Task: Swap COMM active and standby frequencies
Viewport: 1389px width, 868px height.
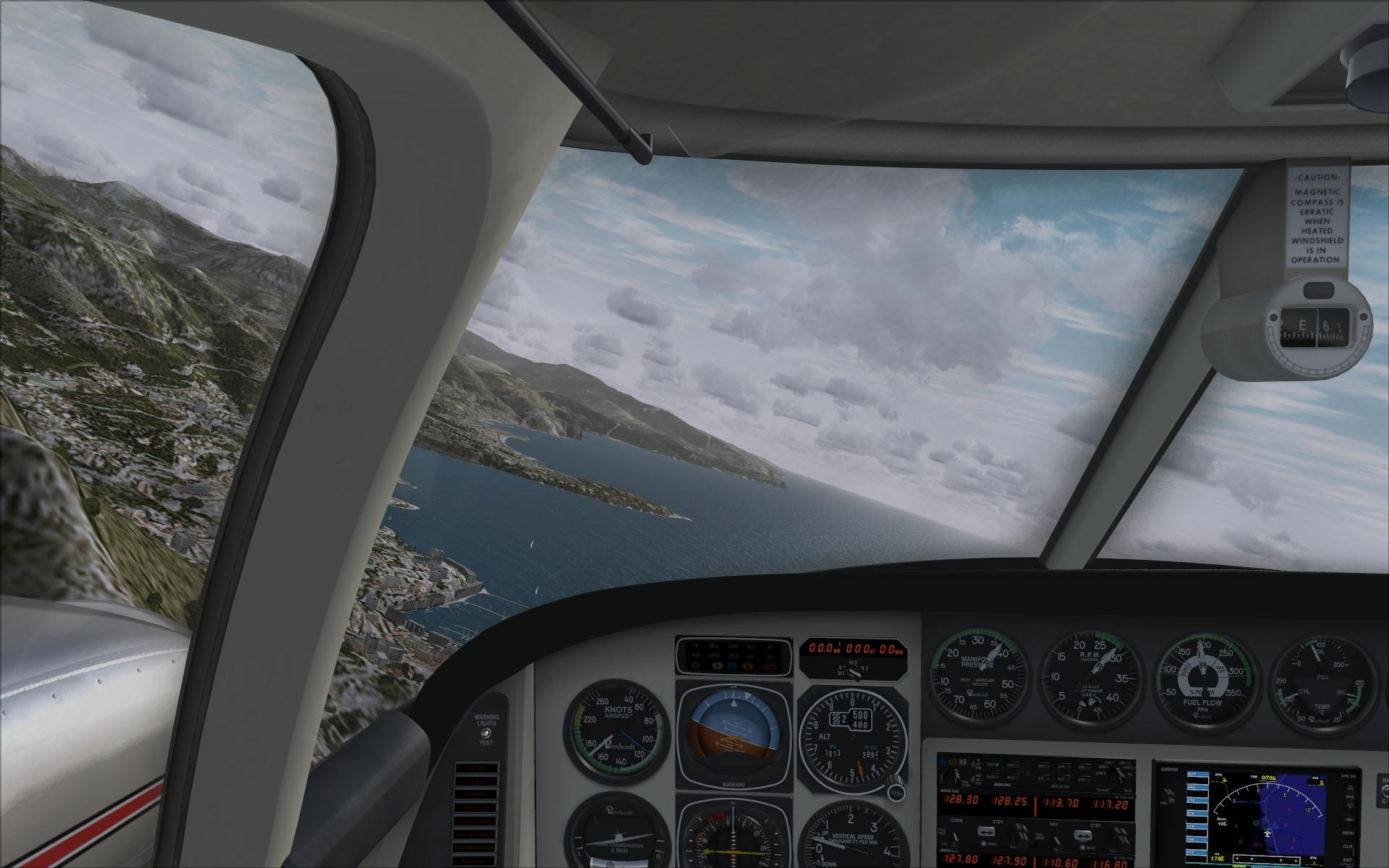Action: pyautogui.click(x=985, y=832)
